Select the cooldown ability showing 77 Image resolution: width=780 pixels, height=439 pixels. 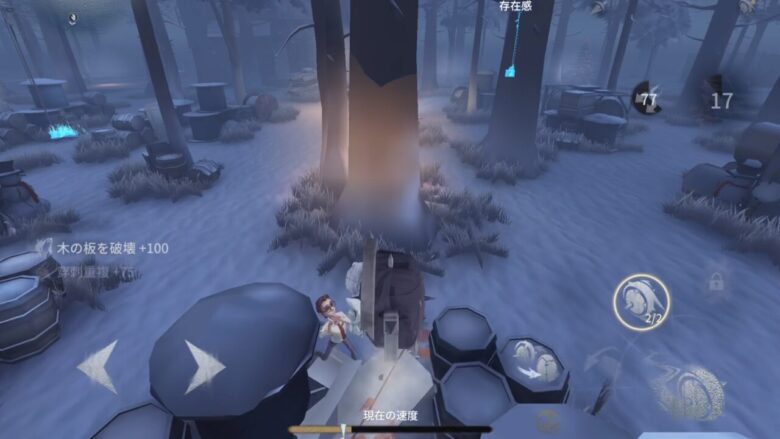pyautogui.click(x=648, y=98)
